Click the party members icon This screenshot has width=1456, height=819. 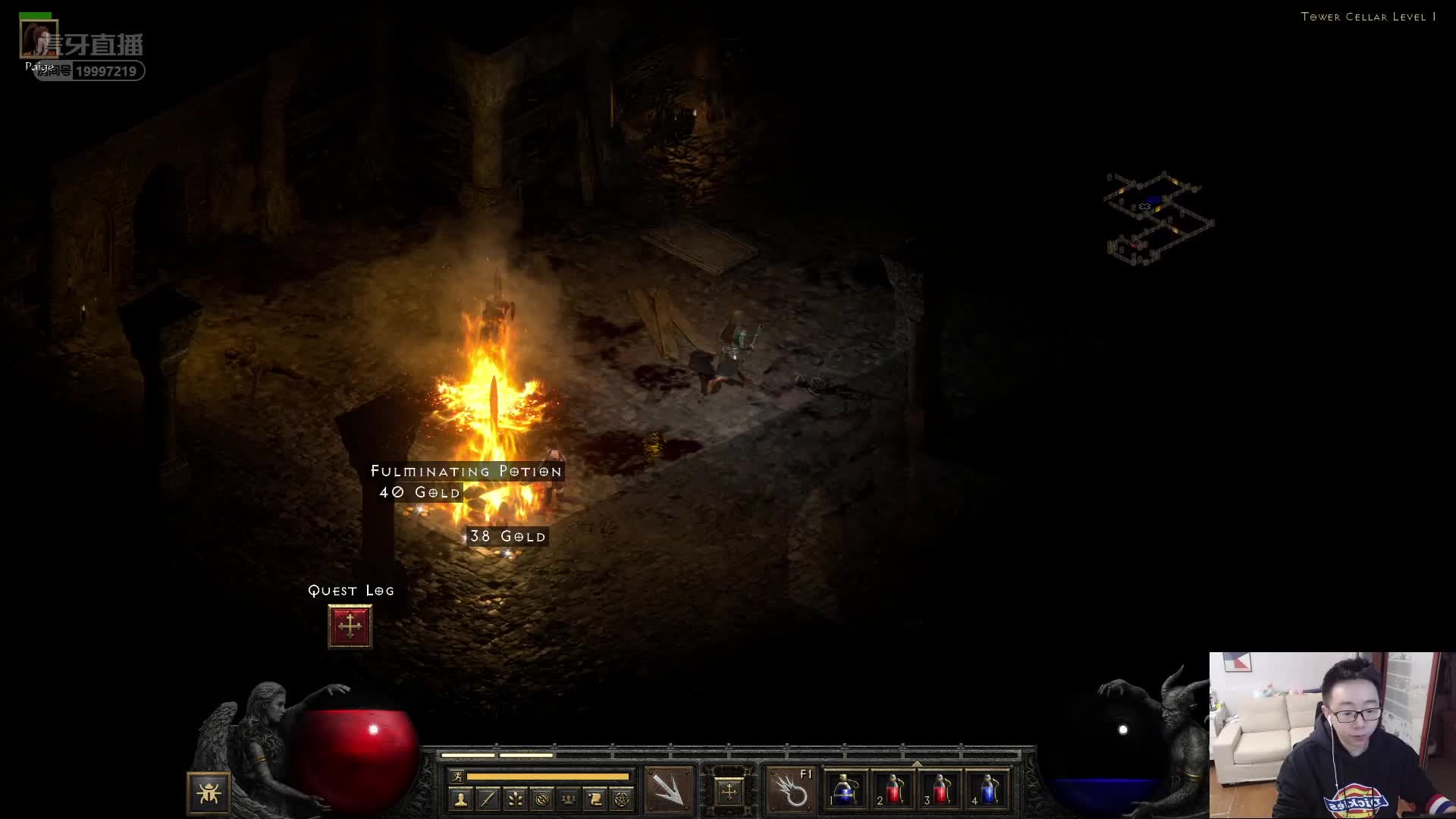click(x=568, y=799)
